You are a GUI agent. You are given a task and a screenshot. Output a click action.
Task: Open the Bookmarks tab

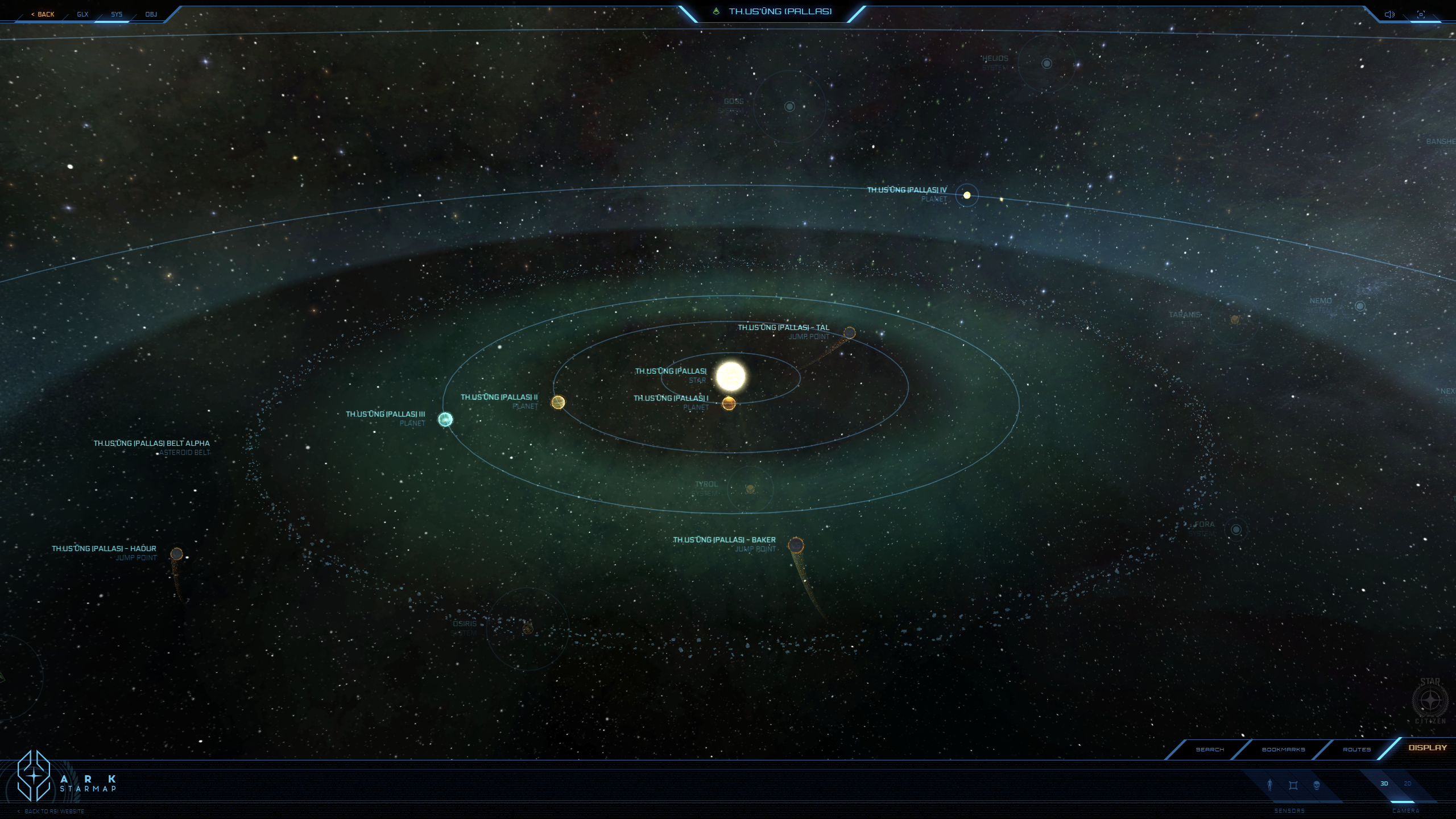coord(1283,750)
